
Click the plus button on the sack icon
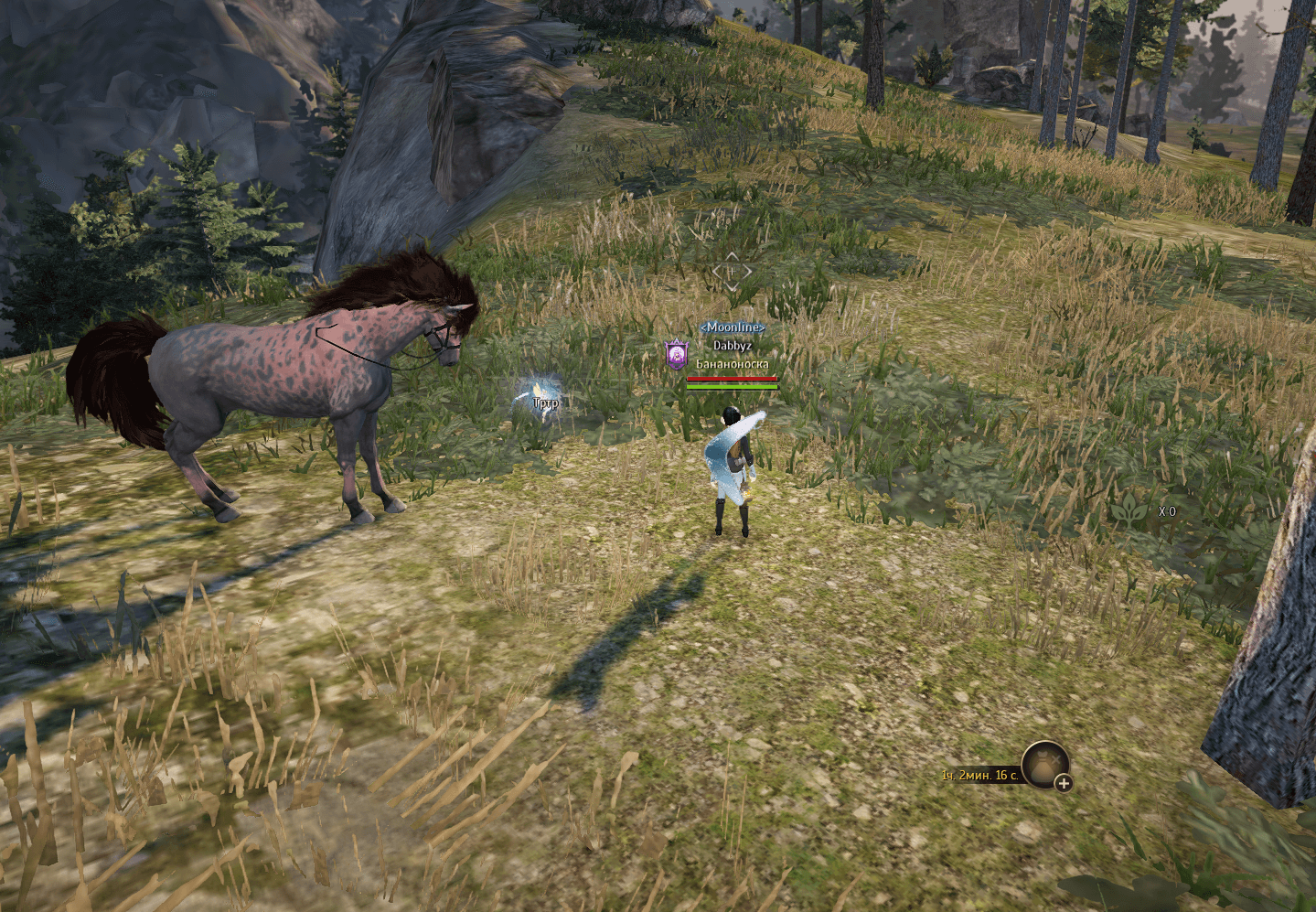[1063, 783]
